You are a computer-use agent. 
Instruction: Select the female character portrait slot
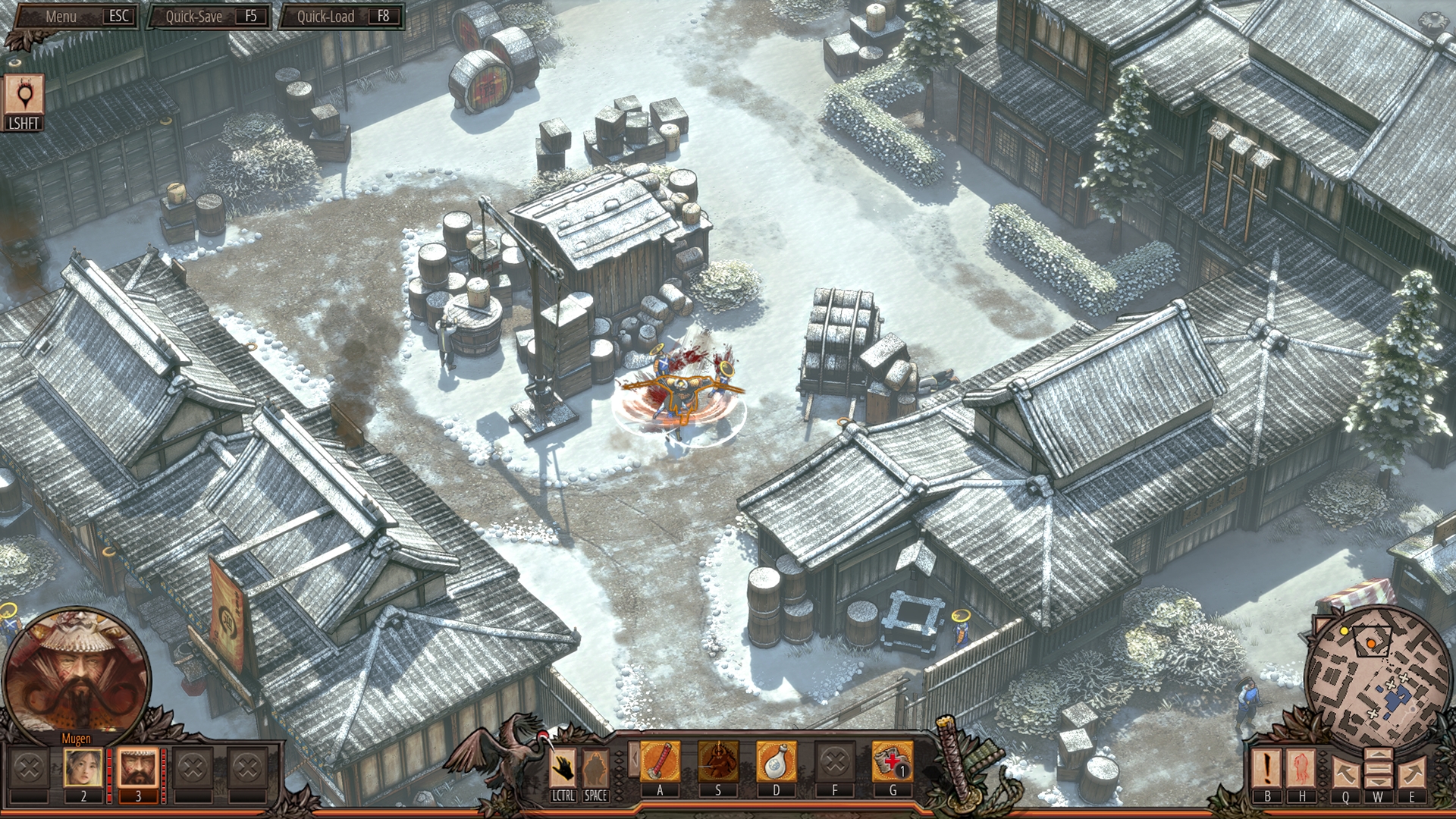(x=83, y=767)
